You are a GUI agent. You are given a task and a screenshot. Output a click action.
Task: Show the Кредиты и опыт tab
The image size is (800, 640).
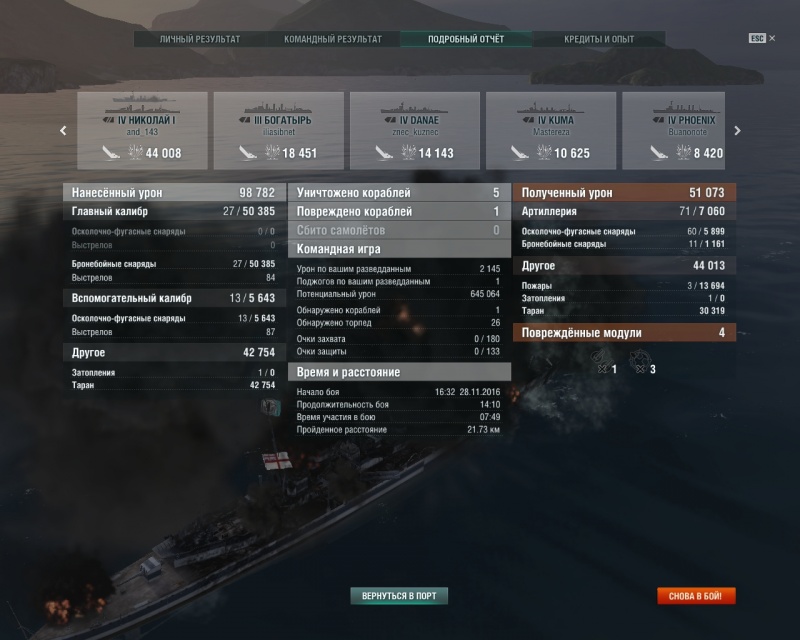(x=599, y=39)
